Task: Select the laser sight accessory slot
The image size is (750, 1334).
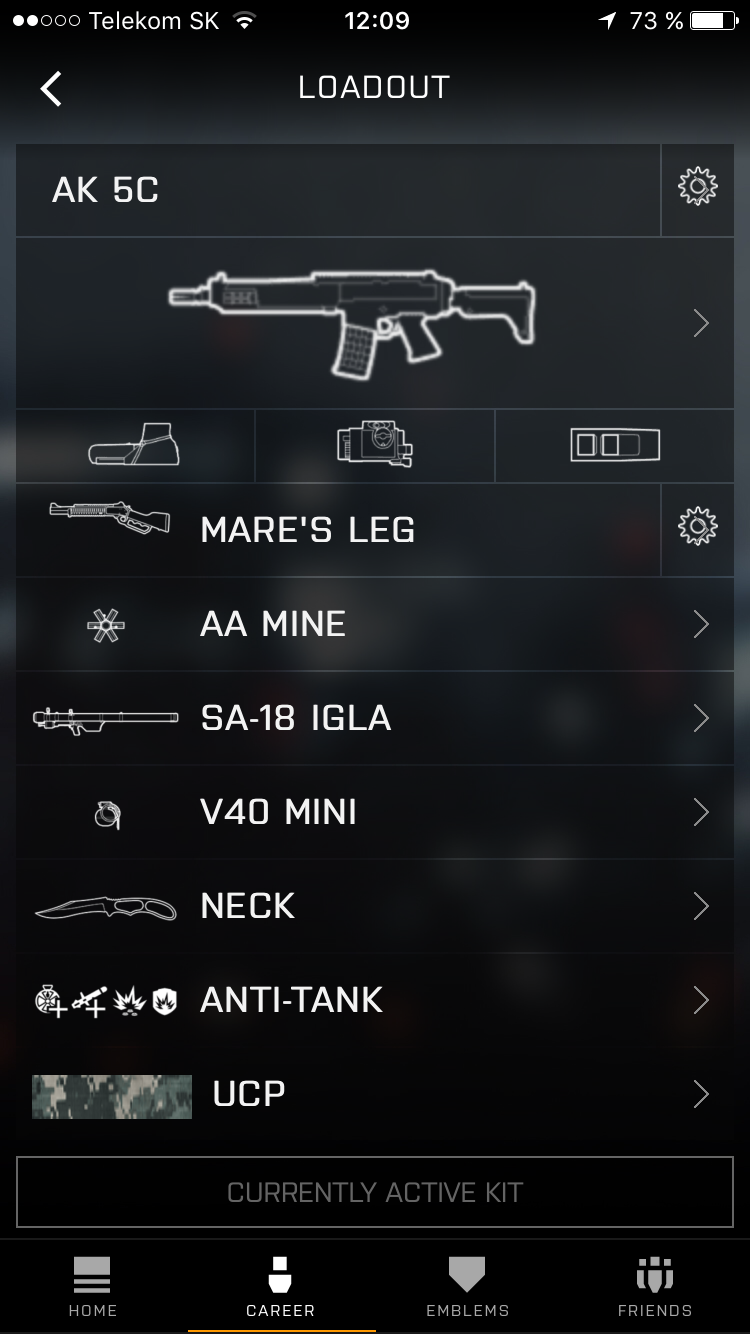Action: tap(375, 445)
